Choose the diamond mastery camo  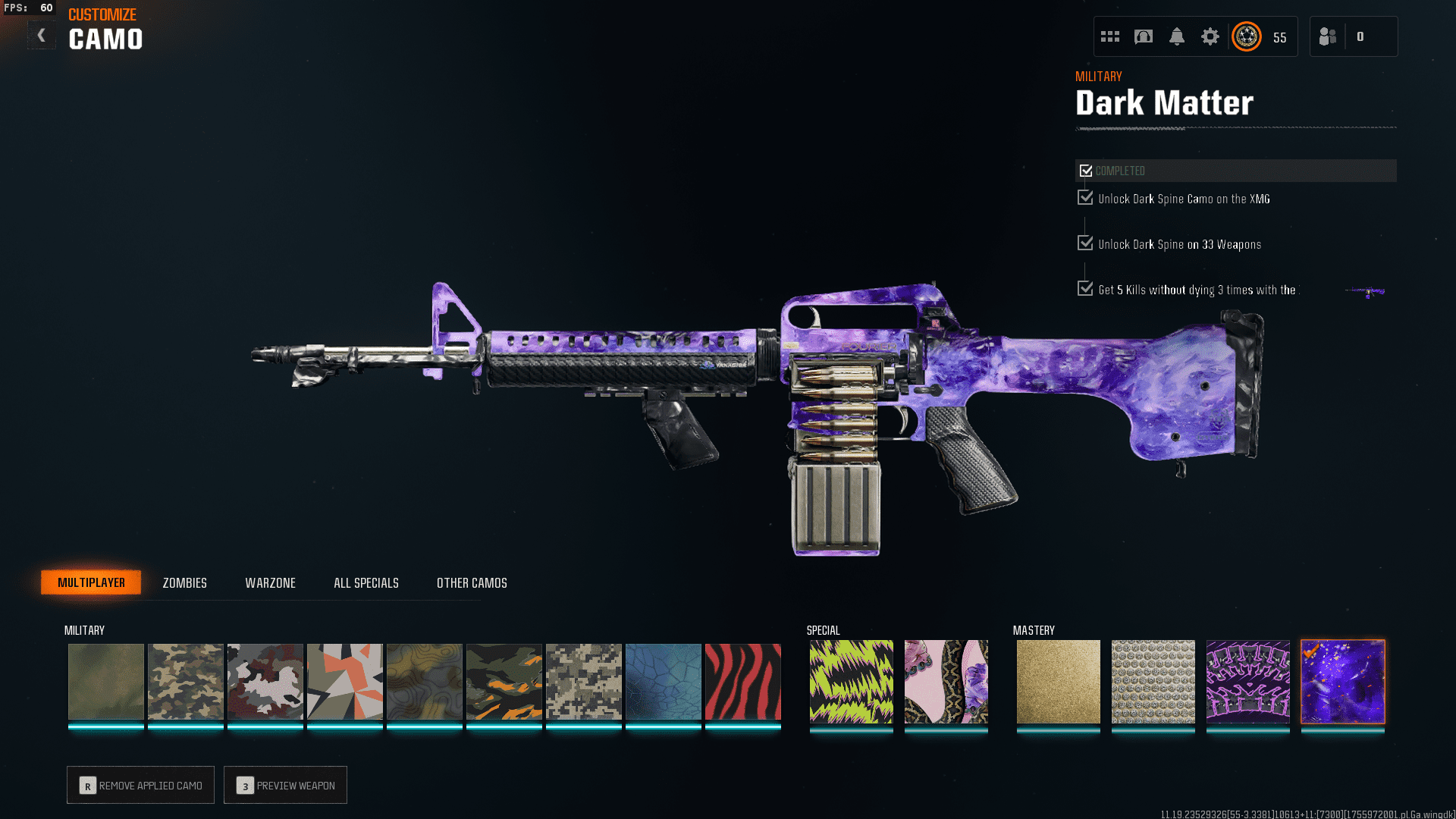1153,681
